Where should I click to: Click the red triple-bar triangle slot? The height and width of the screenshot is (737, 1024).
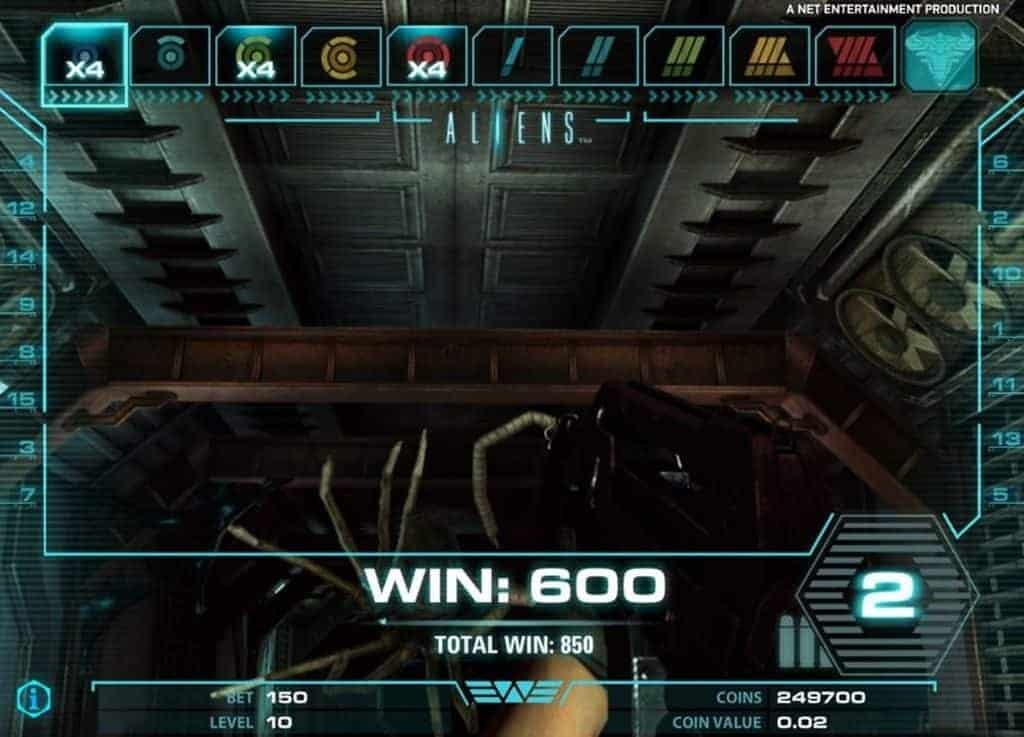tap(855, 56)
